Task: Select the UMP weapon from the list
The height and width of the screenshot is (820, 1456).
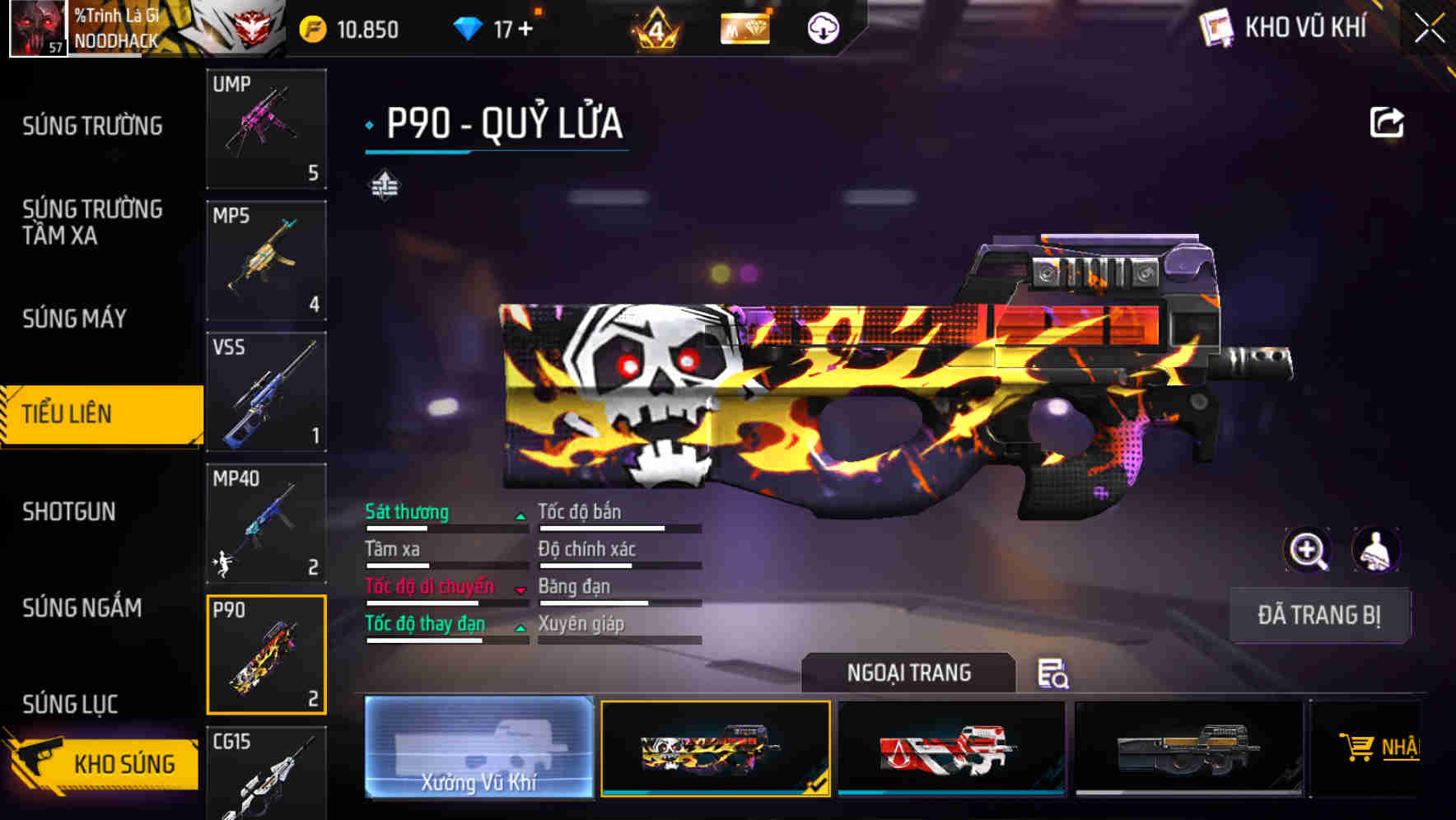Action: coord(265,128)
